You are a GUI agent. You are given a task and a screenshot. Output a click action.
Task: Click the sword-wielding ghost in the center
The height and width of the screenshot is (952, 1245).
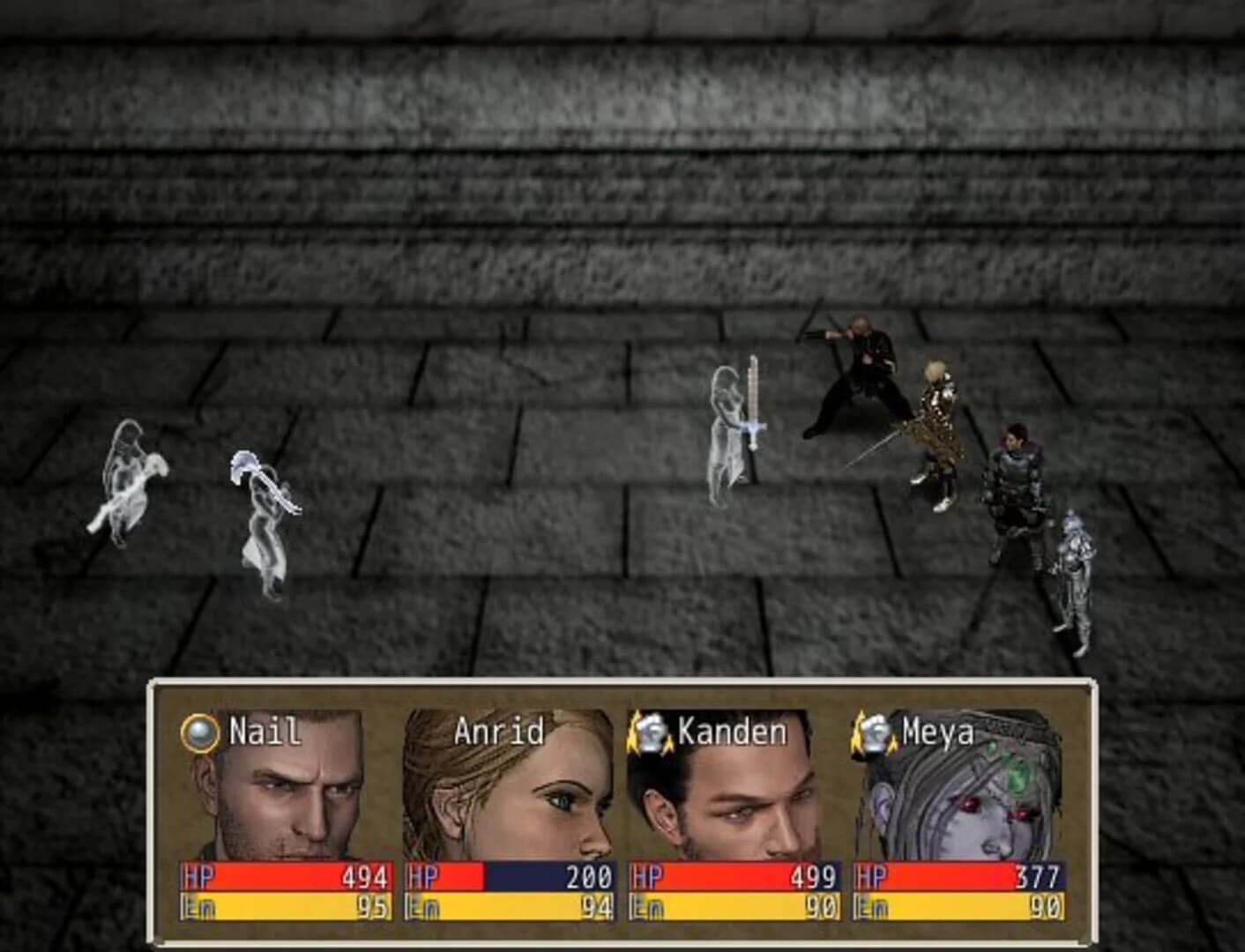point(727,432)
